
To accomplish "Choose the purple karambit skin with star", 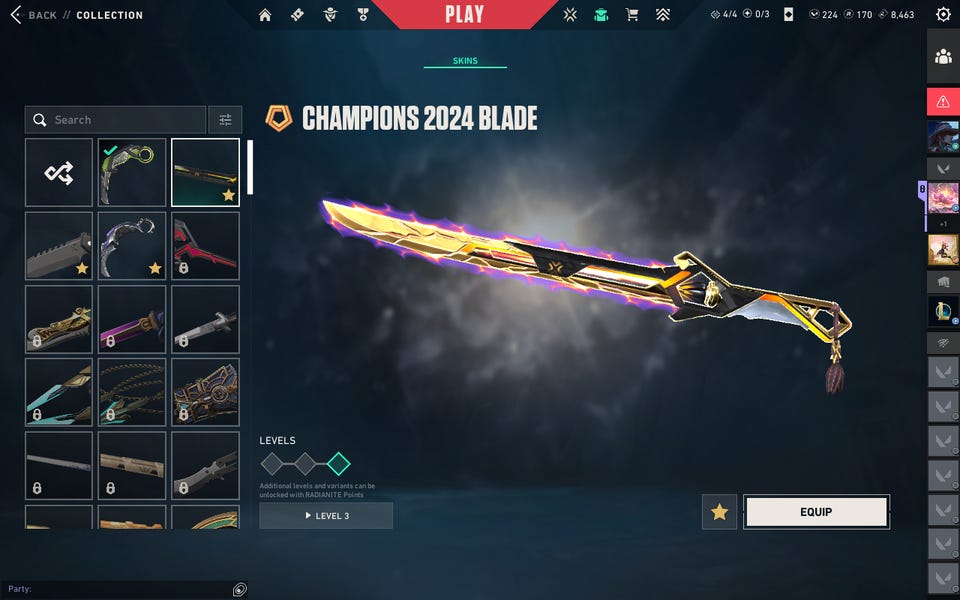I will click(x=132, y=246).
